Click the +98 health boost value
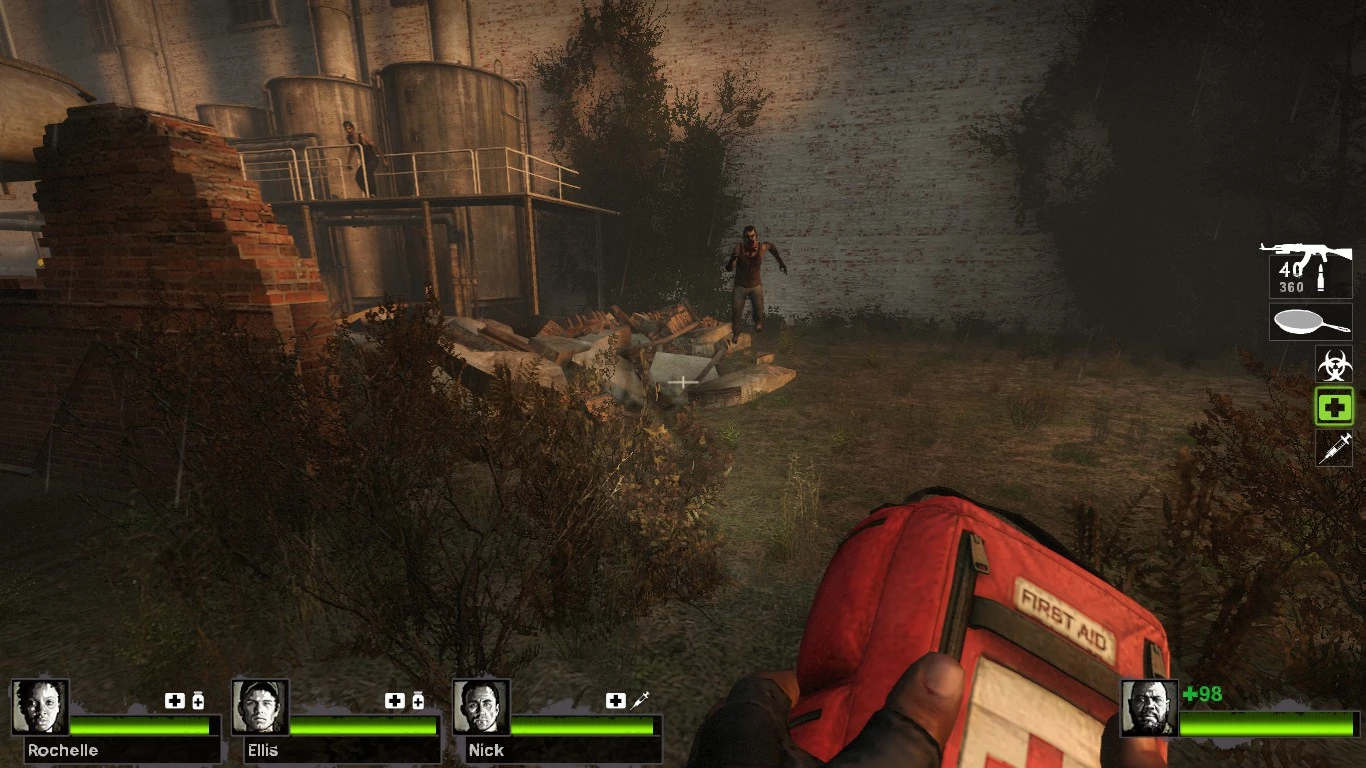Screen dimensions: 1366x768 point(1200,694)
